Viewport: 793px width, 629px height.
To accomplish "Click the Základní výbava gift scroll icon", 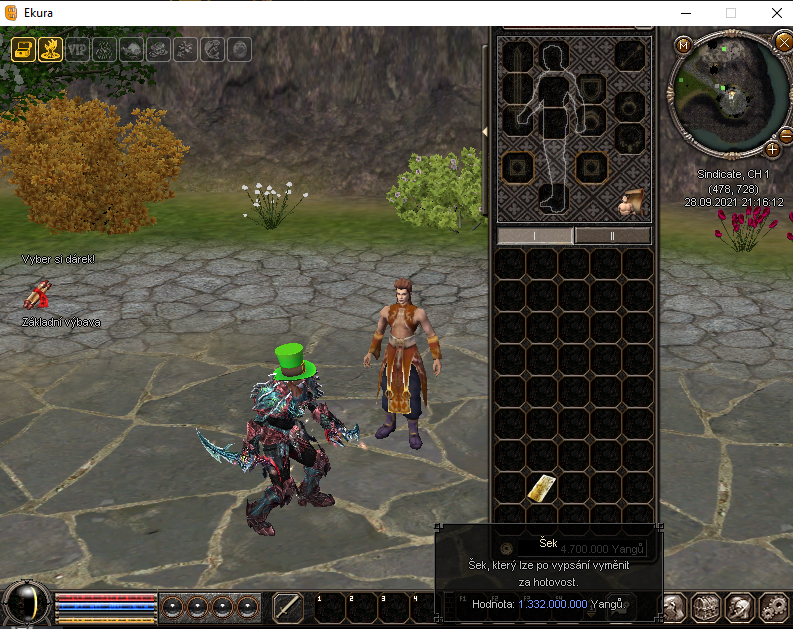I will [x=40, y=297].
